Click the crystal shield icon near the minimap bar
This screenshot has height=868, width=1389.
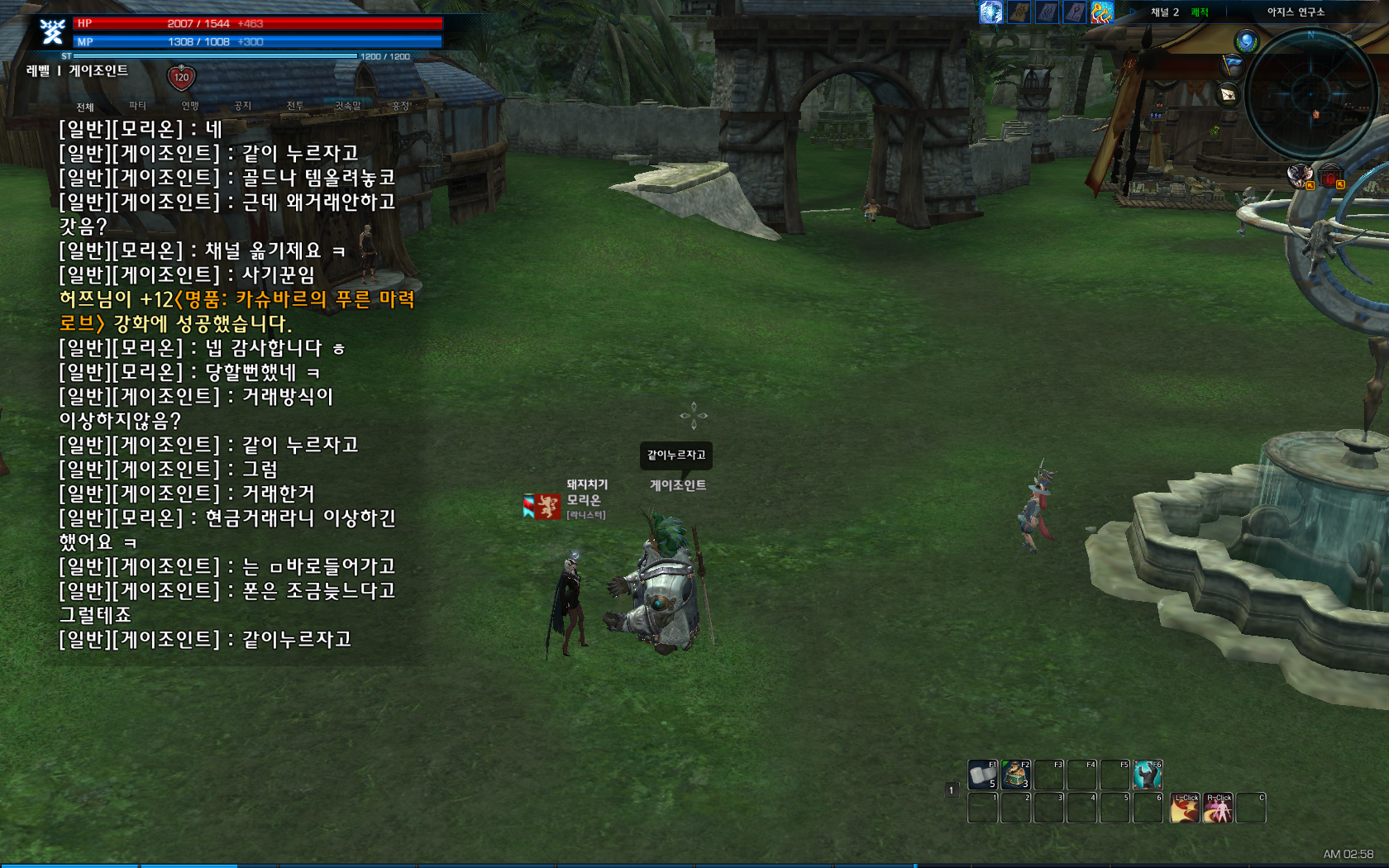click(990, 13)
